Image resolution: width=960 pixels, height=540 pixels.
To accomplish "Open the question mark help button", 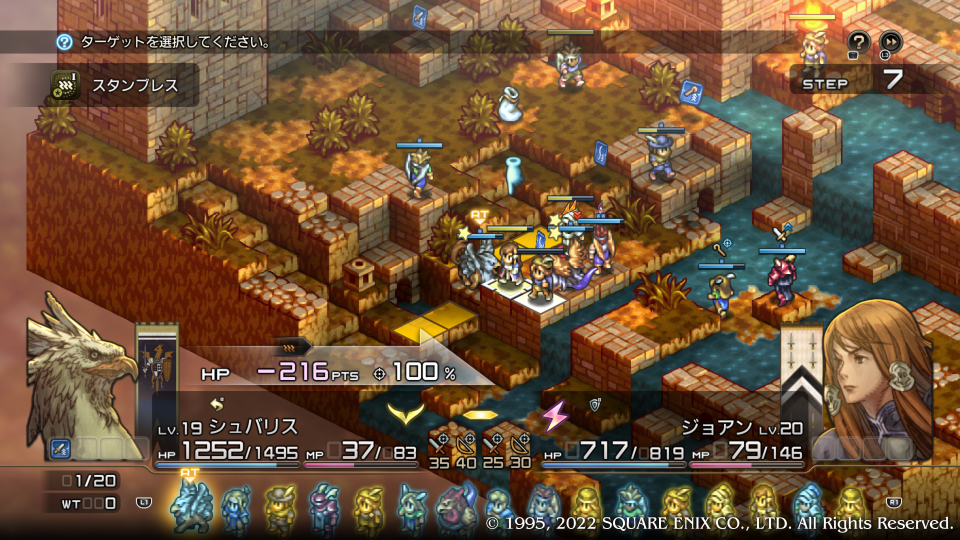I will point(858,41).
